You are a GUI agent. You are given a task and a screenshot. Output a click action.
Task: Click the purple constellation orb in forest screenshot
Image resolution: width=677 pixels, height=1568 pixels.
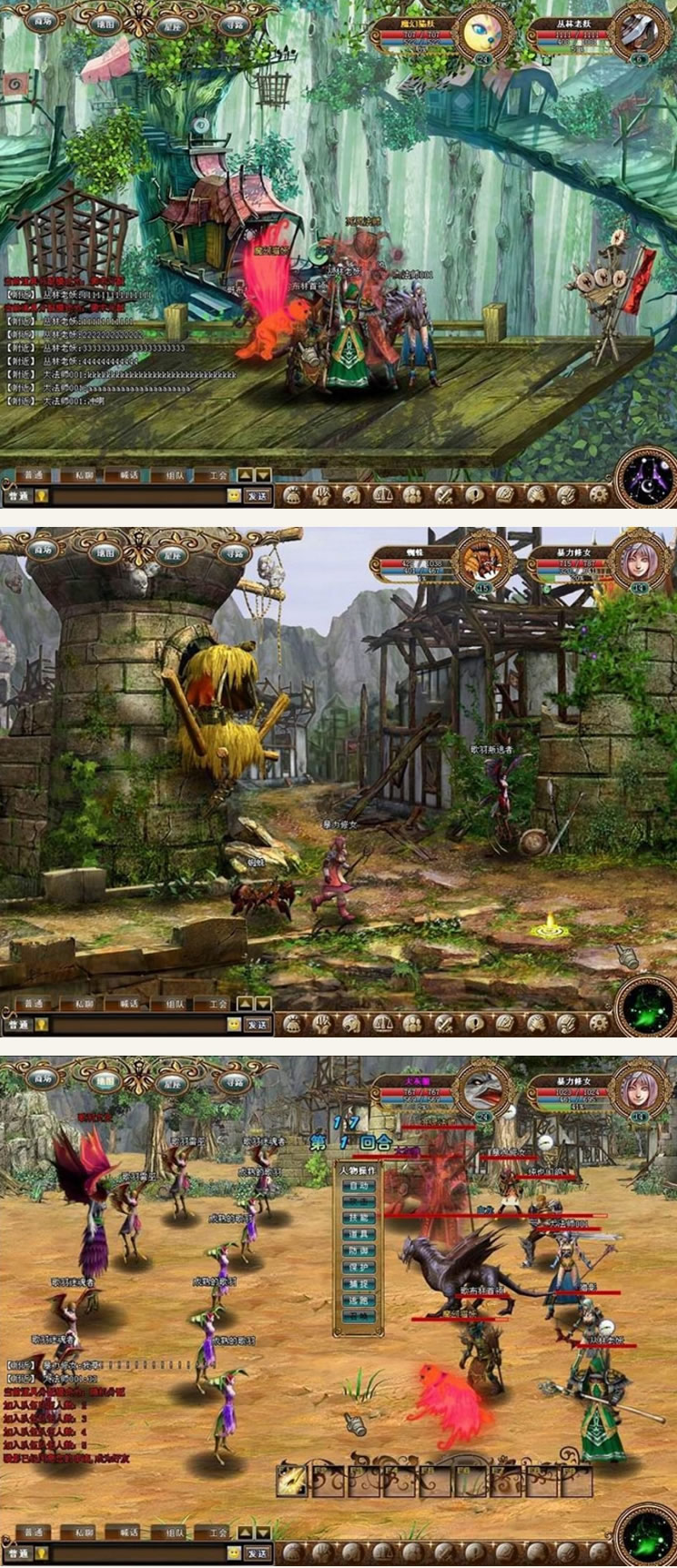click(x=647, y=477)
